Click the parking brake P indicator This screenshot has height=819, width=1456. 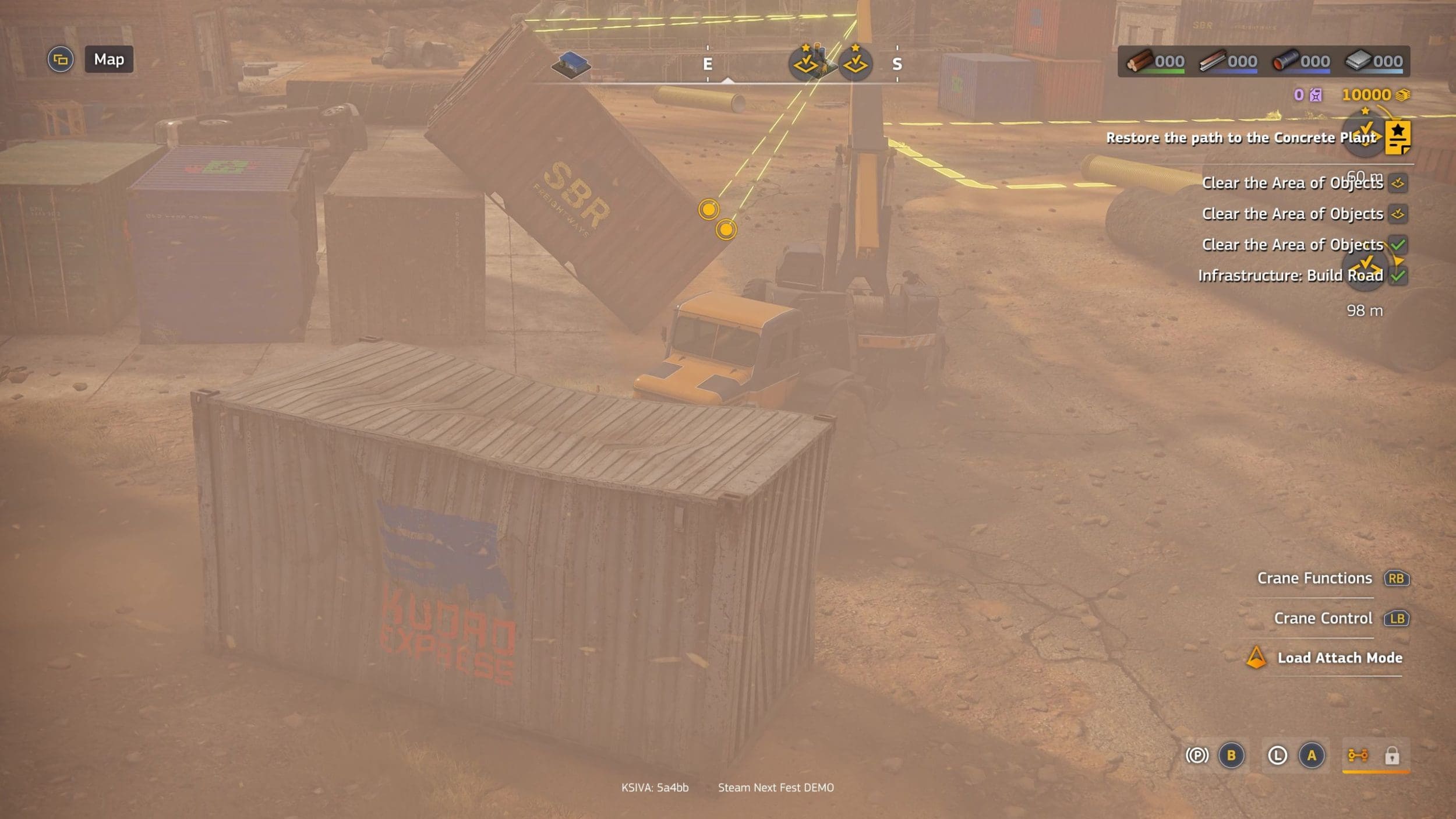click(1197, 756)
